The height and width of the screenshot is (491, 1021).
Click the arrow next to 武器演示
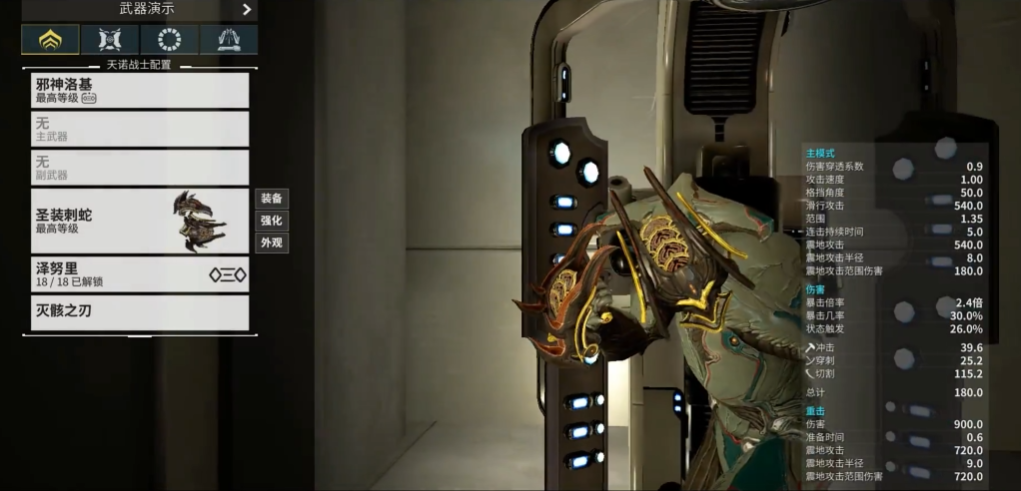pos(246,10)
